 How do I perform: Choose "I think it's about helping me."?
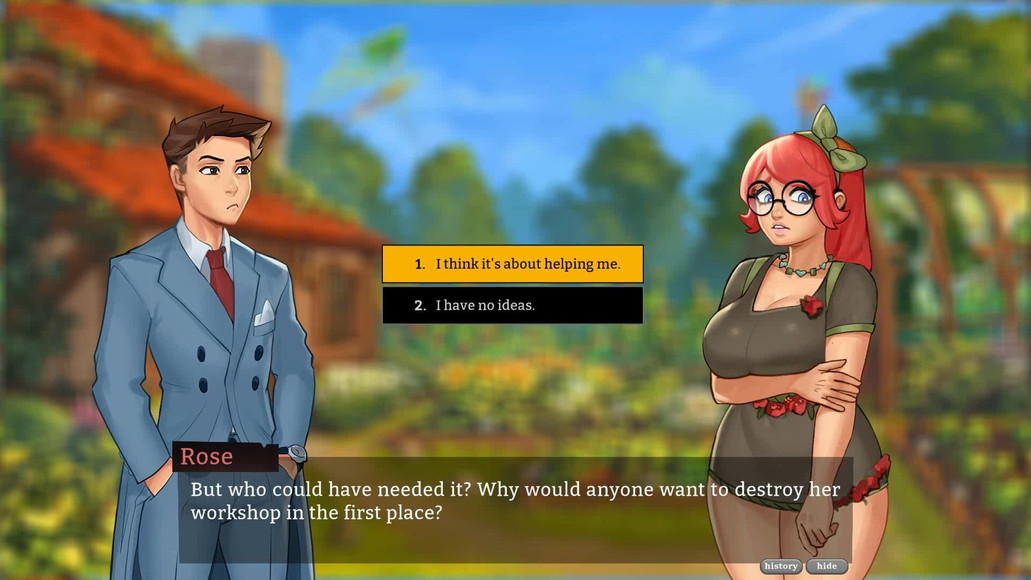512,264
